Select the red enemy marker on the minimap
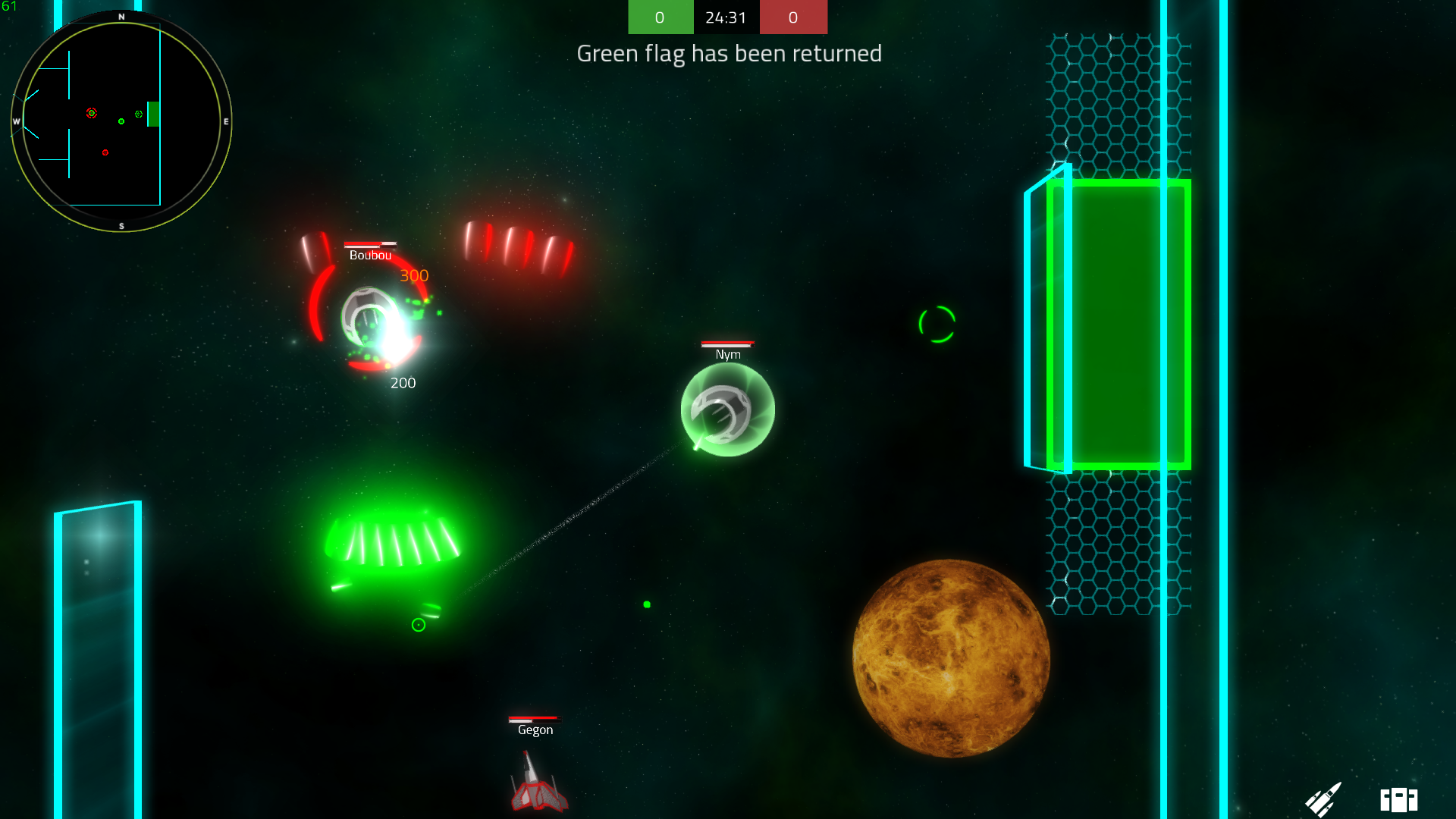This screenshot has height=819, width=1456. pyautogui.click(x=93, y=114)
